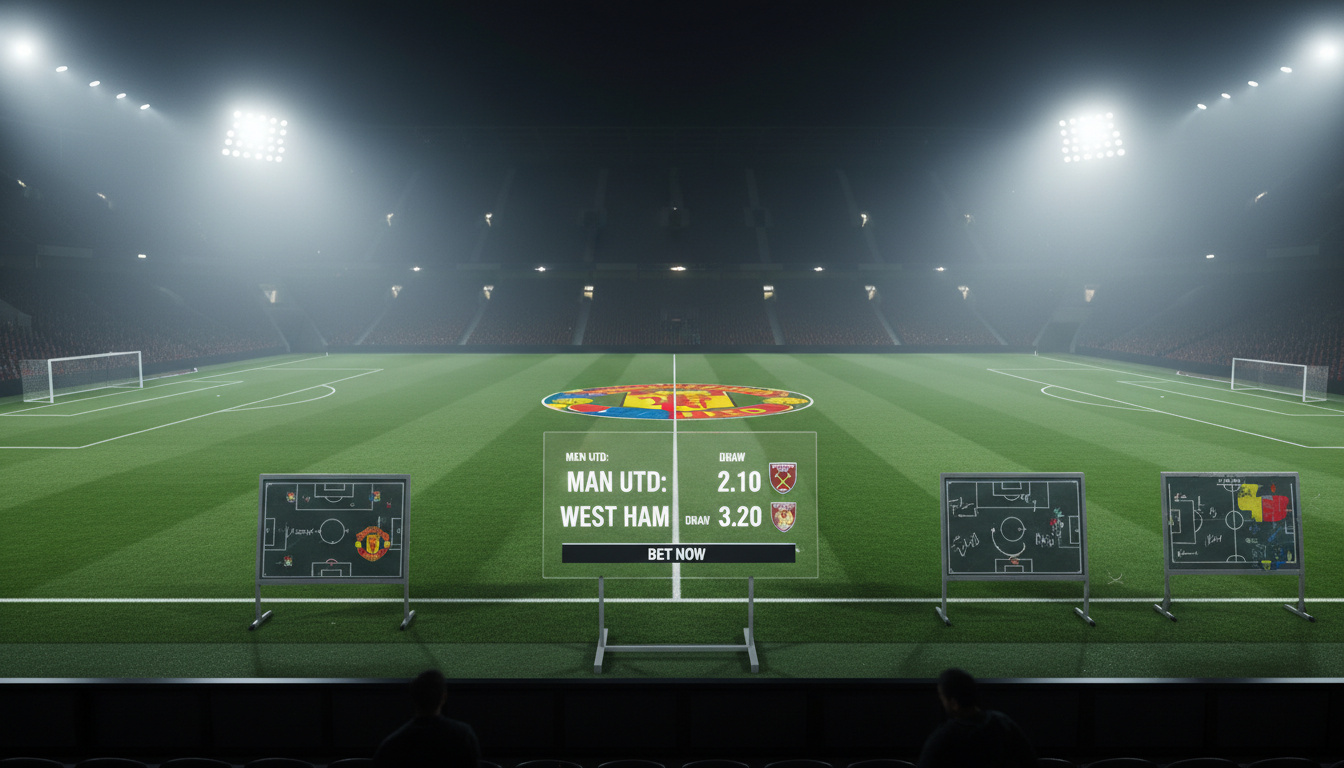
Task: Select the MAN UTD team row
Action: tap(616, 482)
